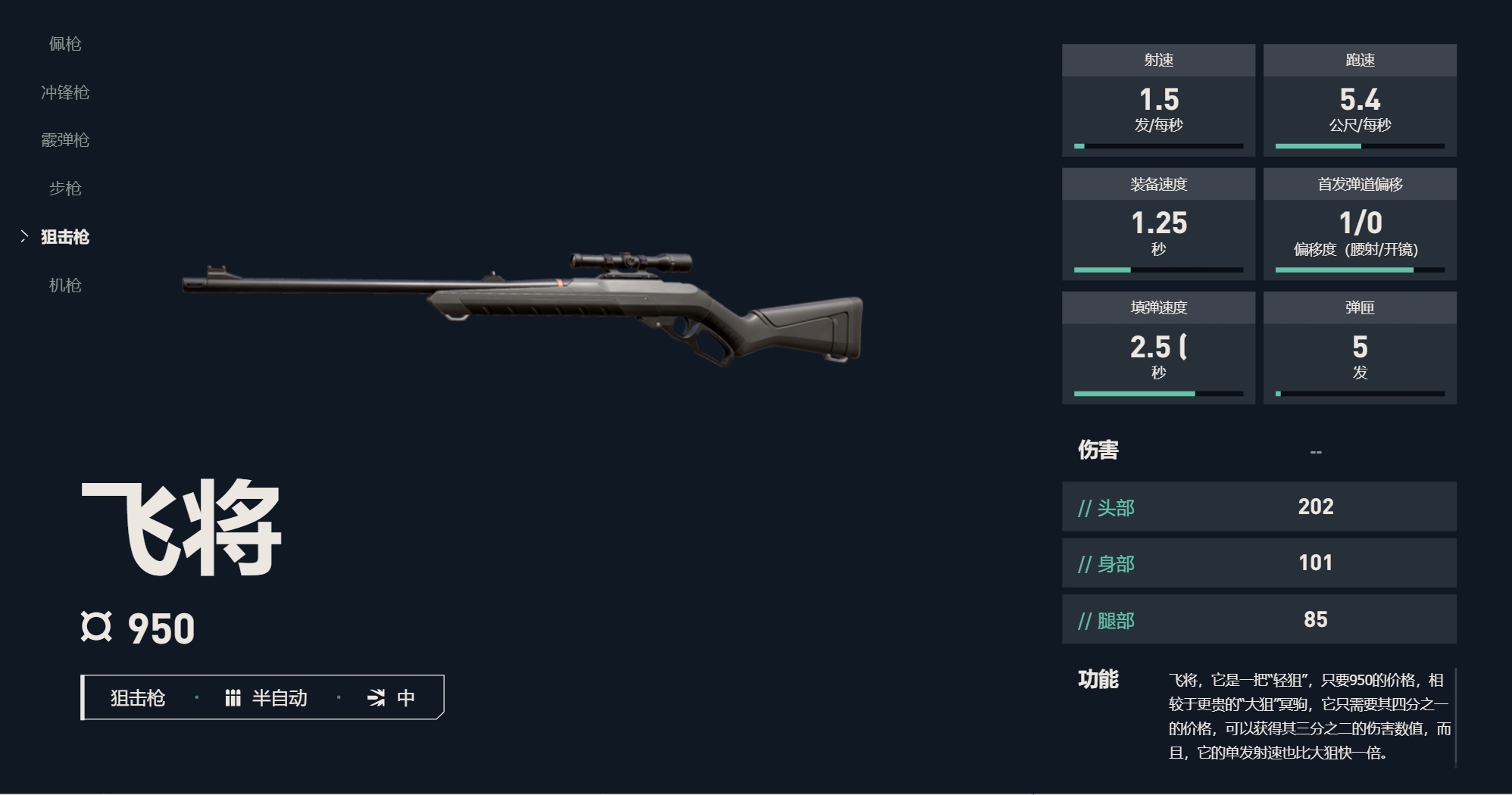The width and height of the screenshot is (1512, 795).
Task: Show the 机枪 weapon category
Action: tap(65, 285)
